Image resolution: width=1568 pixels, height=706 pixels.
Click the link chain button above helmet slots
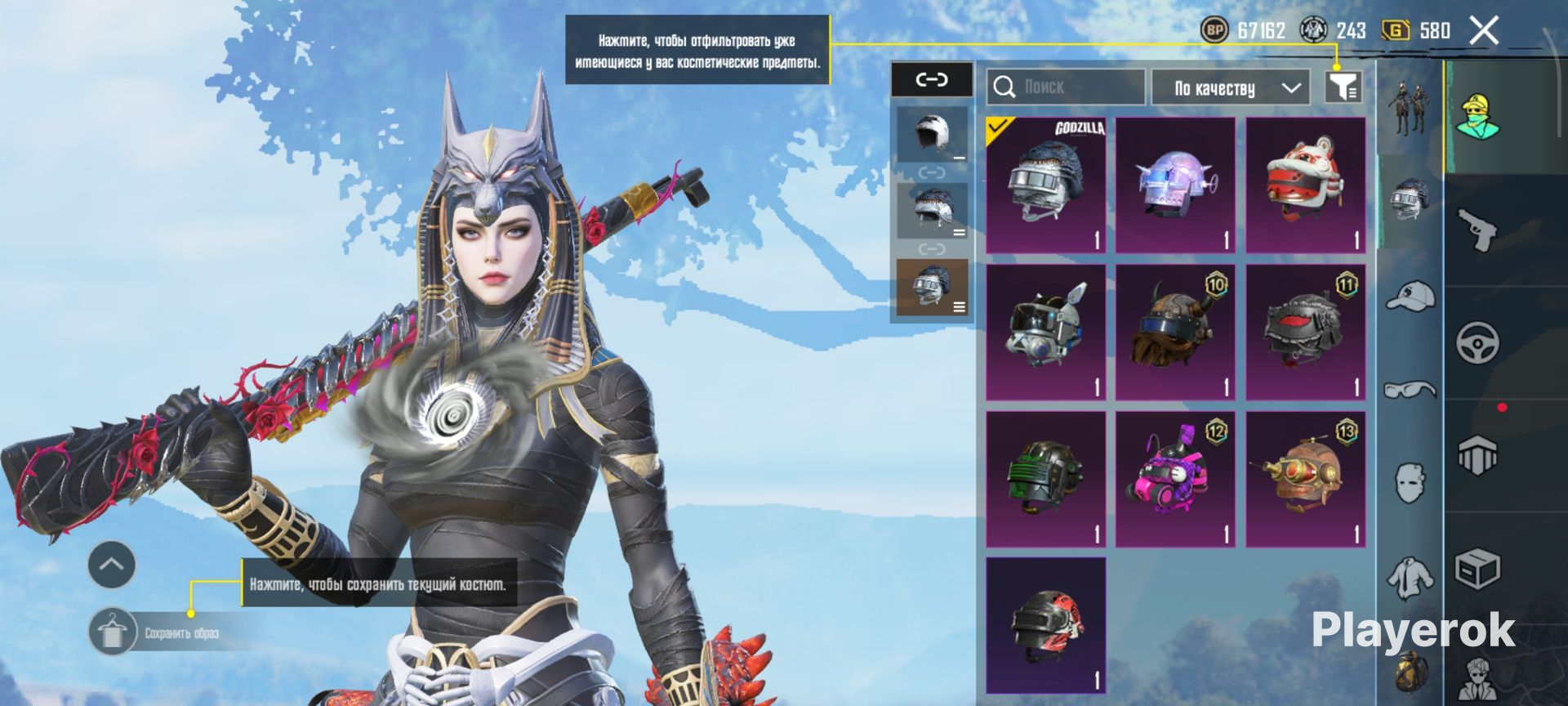click(931, 80)
